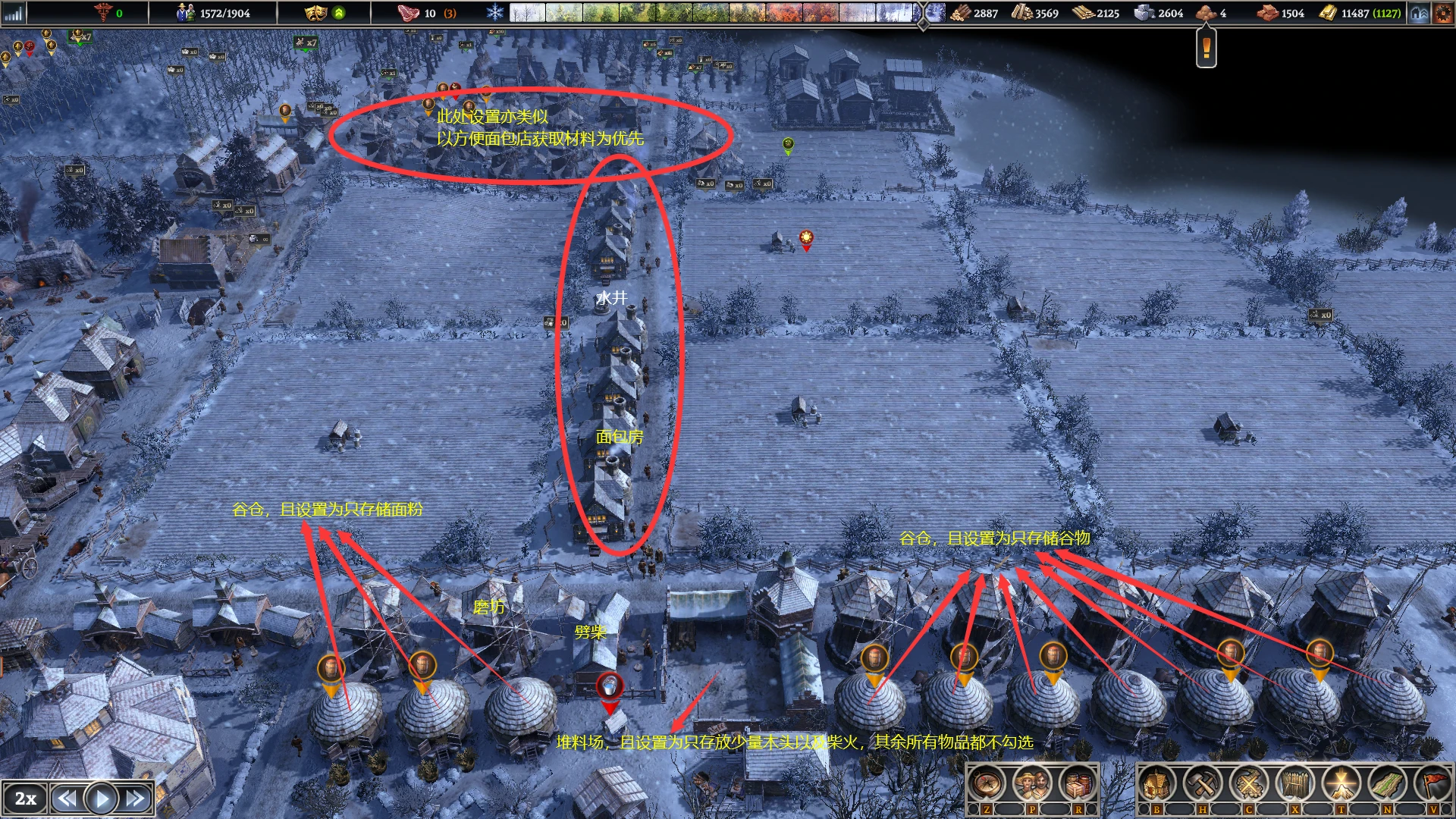The image size is (1456, 819).
Task: Open the villagers professions panel
Action: 1031,784
